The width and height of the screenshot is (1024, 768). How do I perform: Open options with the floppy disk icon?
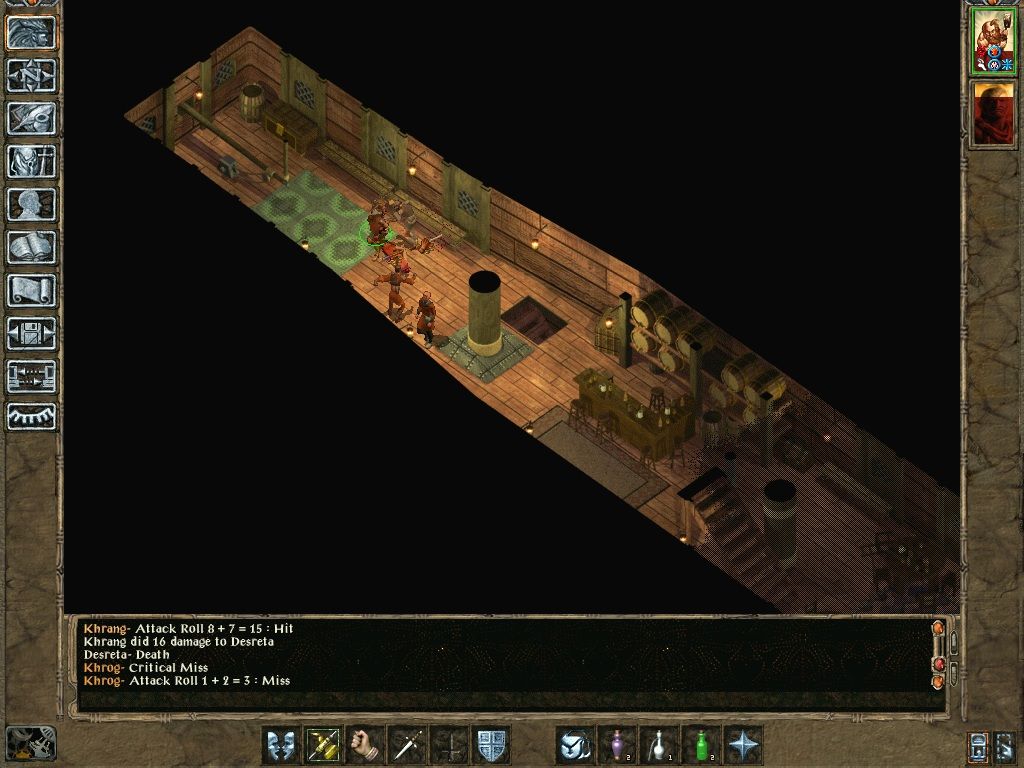32,333
